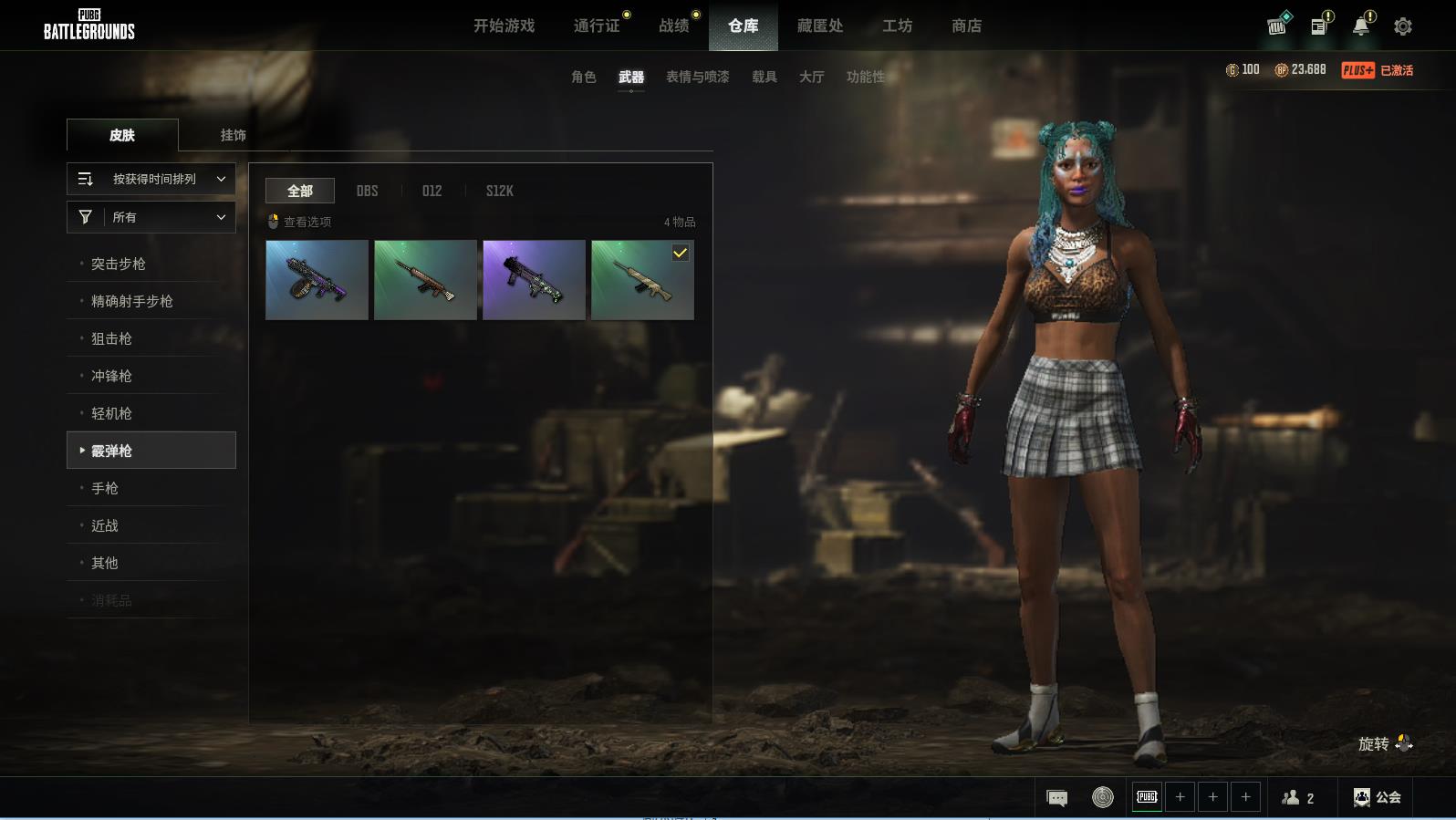Switch to the 挂饰 charms tab
Screen dimensions: 1456x820
point(233,135)
